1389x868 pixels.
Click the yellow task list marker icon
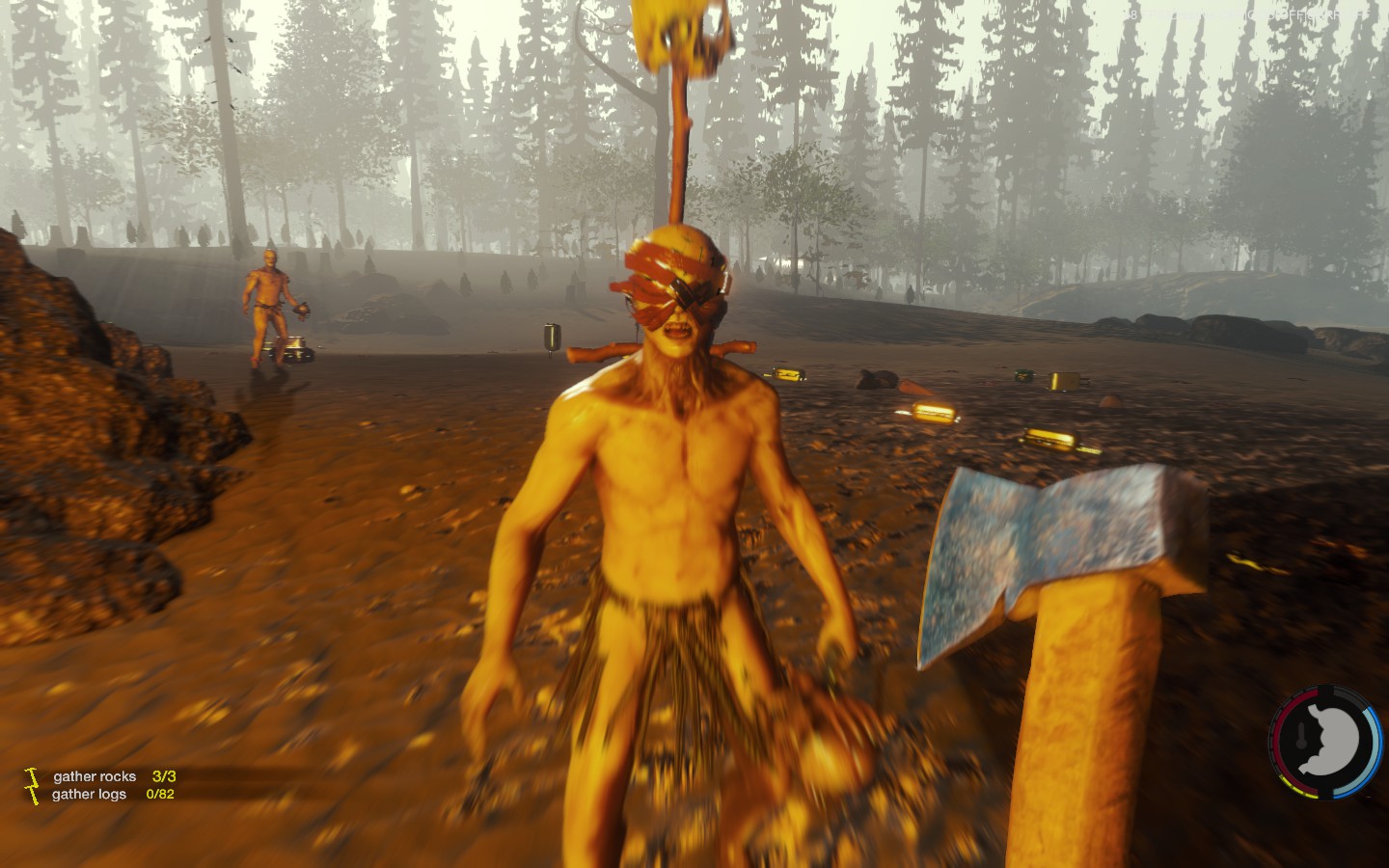(x=33, y=785)
